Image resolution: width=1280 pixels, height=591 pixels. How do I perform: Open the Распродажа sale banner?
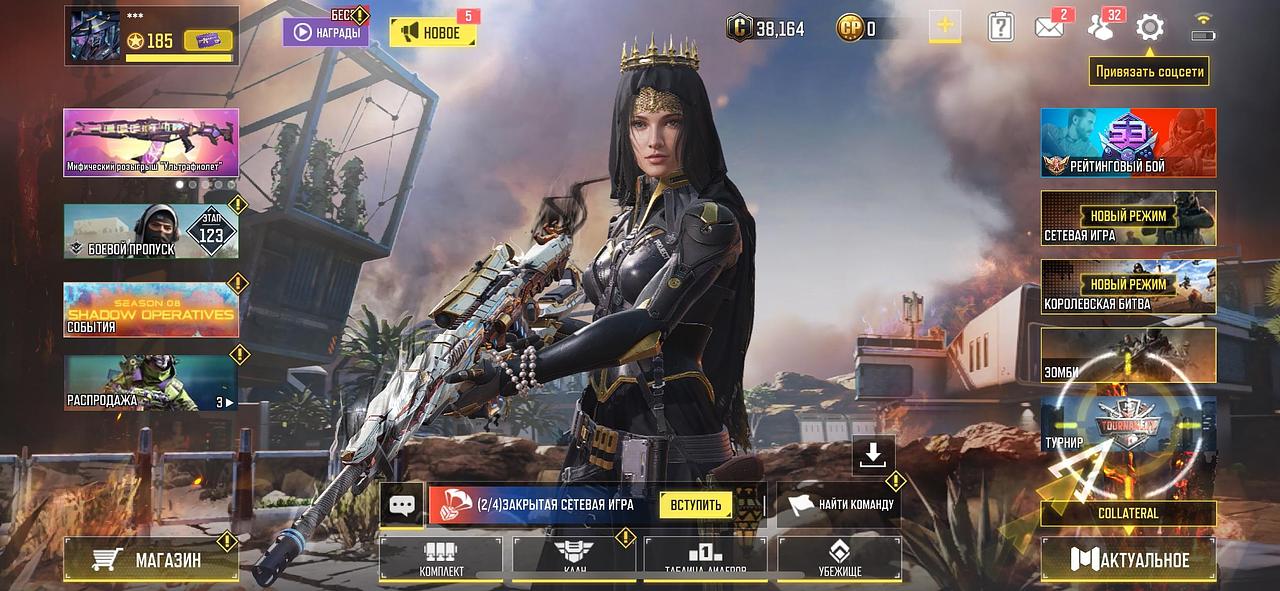[151, 383]
